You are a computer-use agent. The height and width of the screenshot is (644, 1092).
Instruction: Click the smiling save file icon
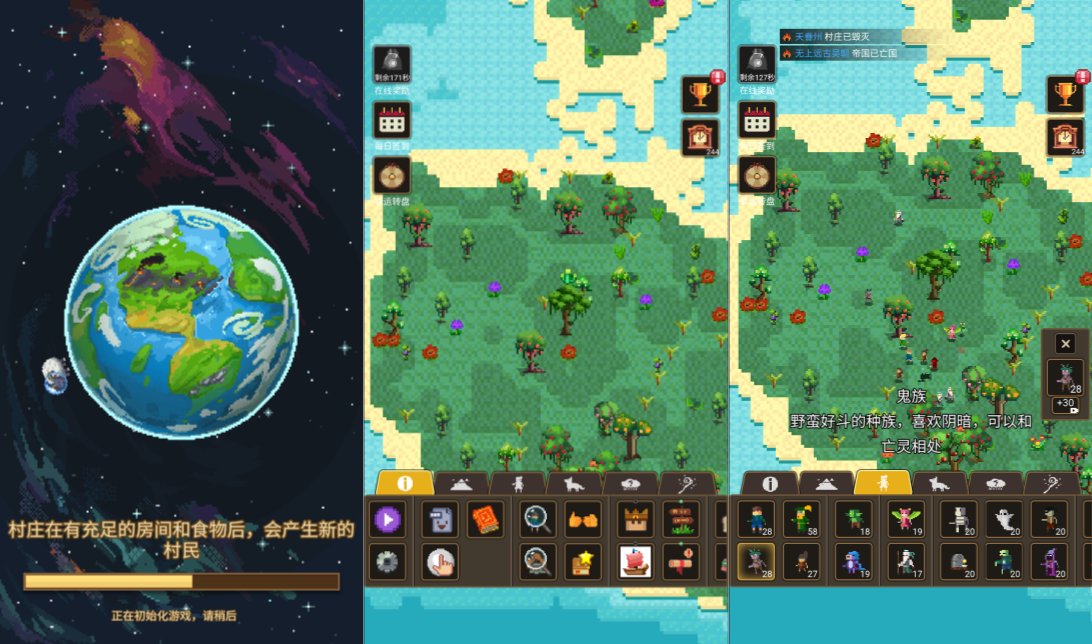pos(439,519)
